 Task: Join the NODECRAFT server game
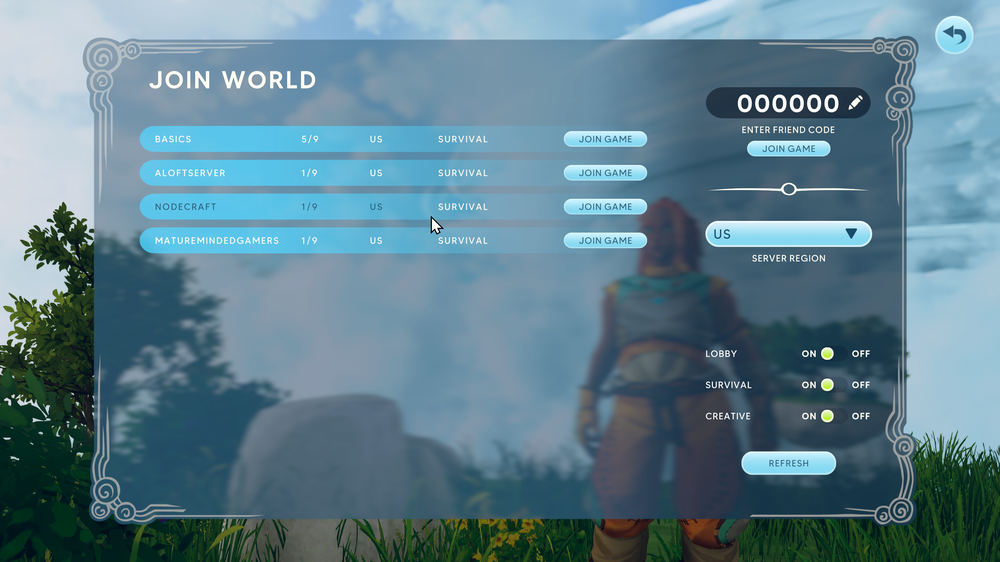point(605,207)
